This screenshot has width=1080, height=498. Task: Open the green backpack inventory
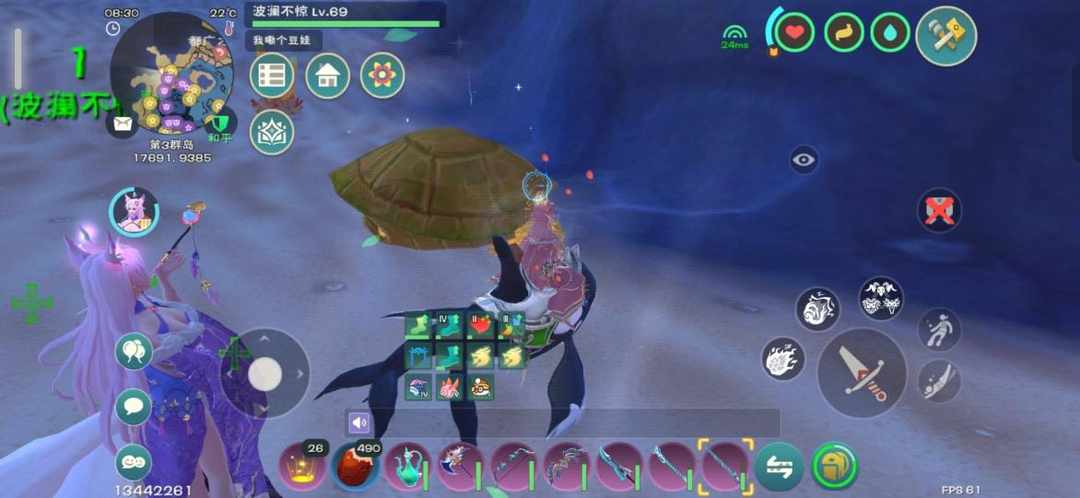834,466
